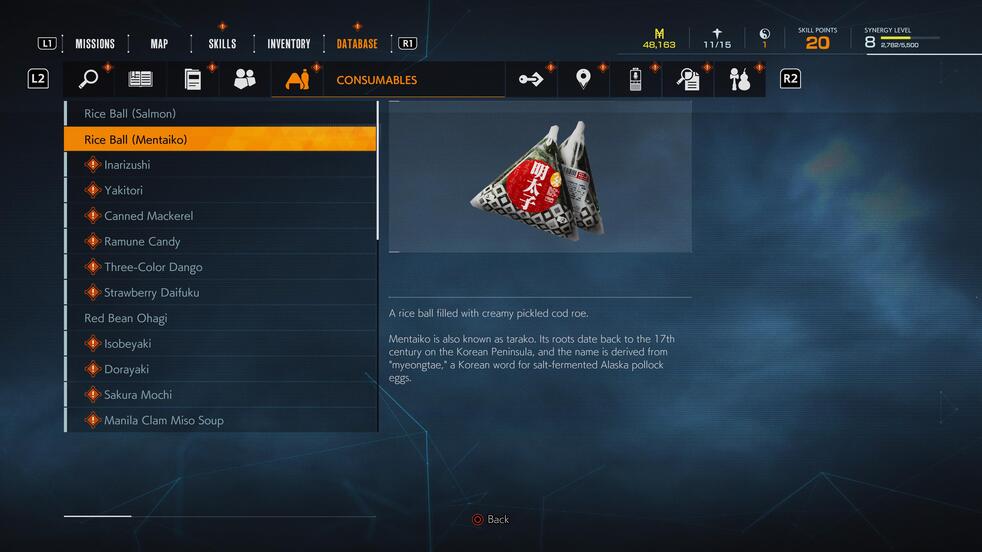Viewport: 982px width, 552px height.
Task: Open the Inventory tab
Action: [288, 44]
